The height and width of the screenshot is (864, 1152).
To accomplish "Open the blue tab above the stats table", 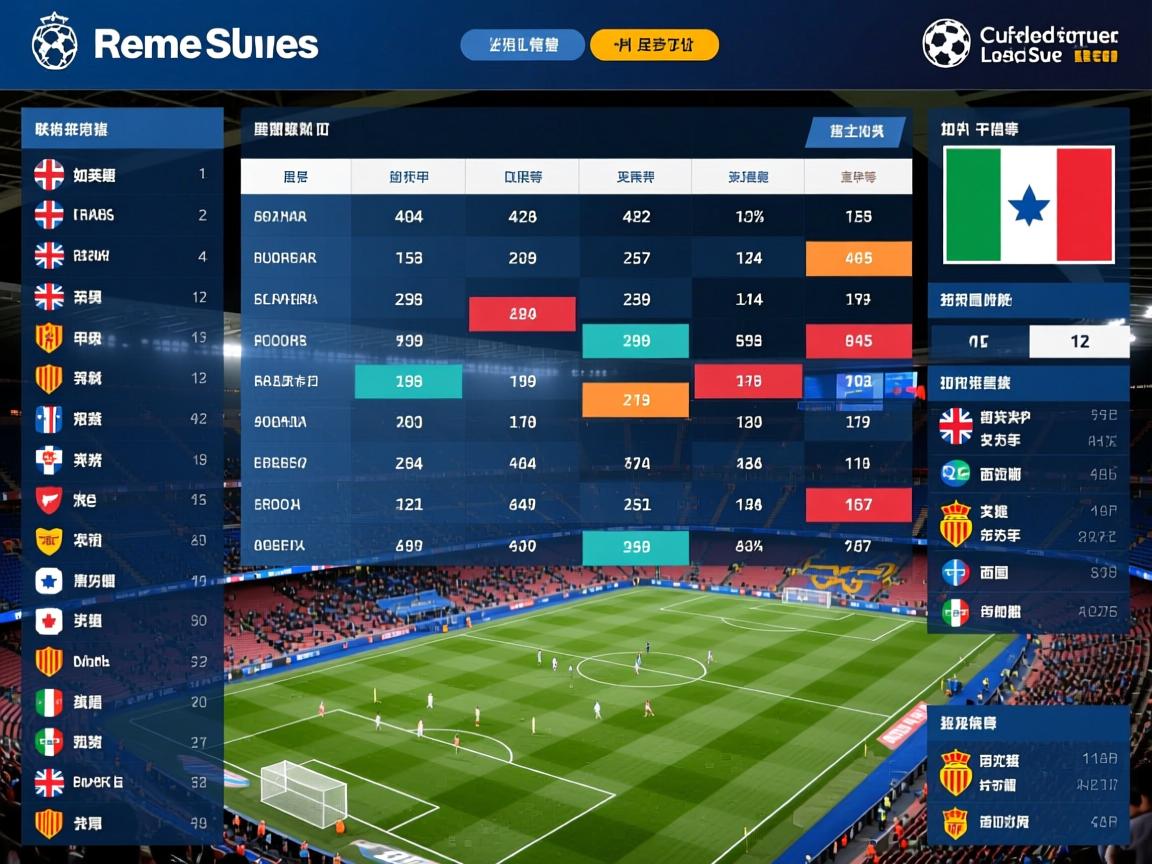I will pyautogui.click(x=855, y=131).
